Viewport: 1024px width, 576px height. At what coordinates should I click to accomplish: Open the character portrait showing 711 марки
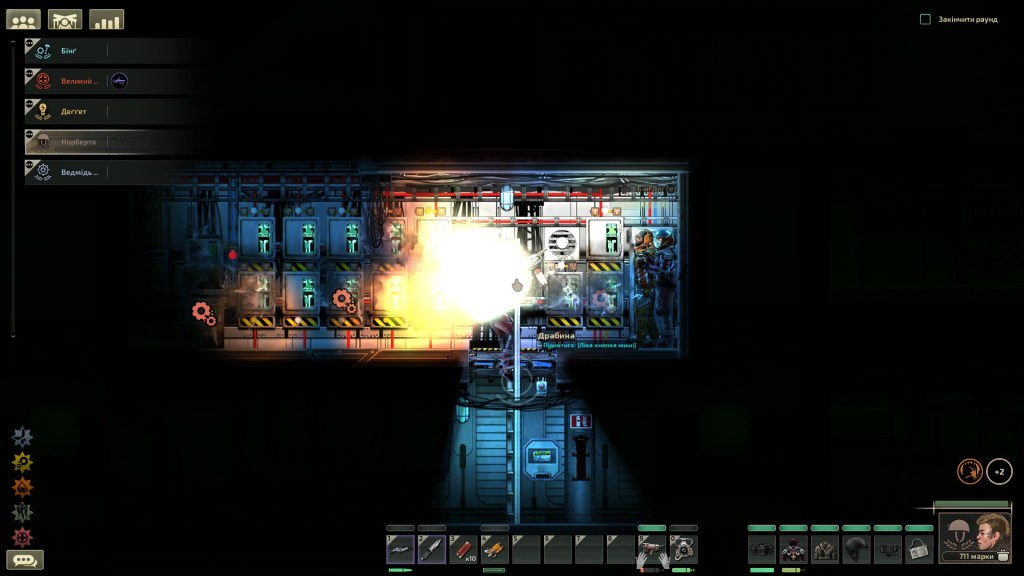coord(974,538)
